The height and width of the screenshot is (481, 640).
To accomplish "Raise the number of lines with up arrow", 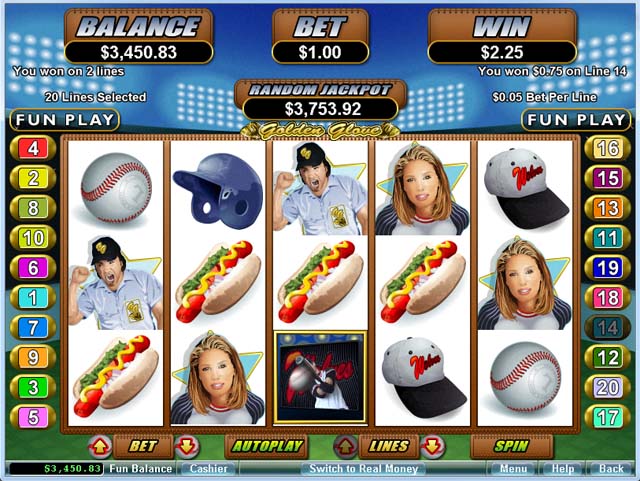I will 345,446.
